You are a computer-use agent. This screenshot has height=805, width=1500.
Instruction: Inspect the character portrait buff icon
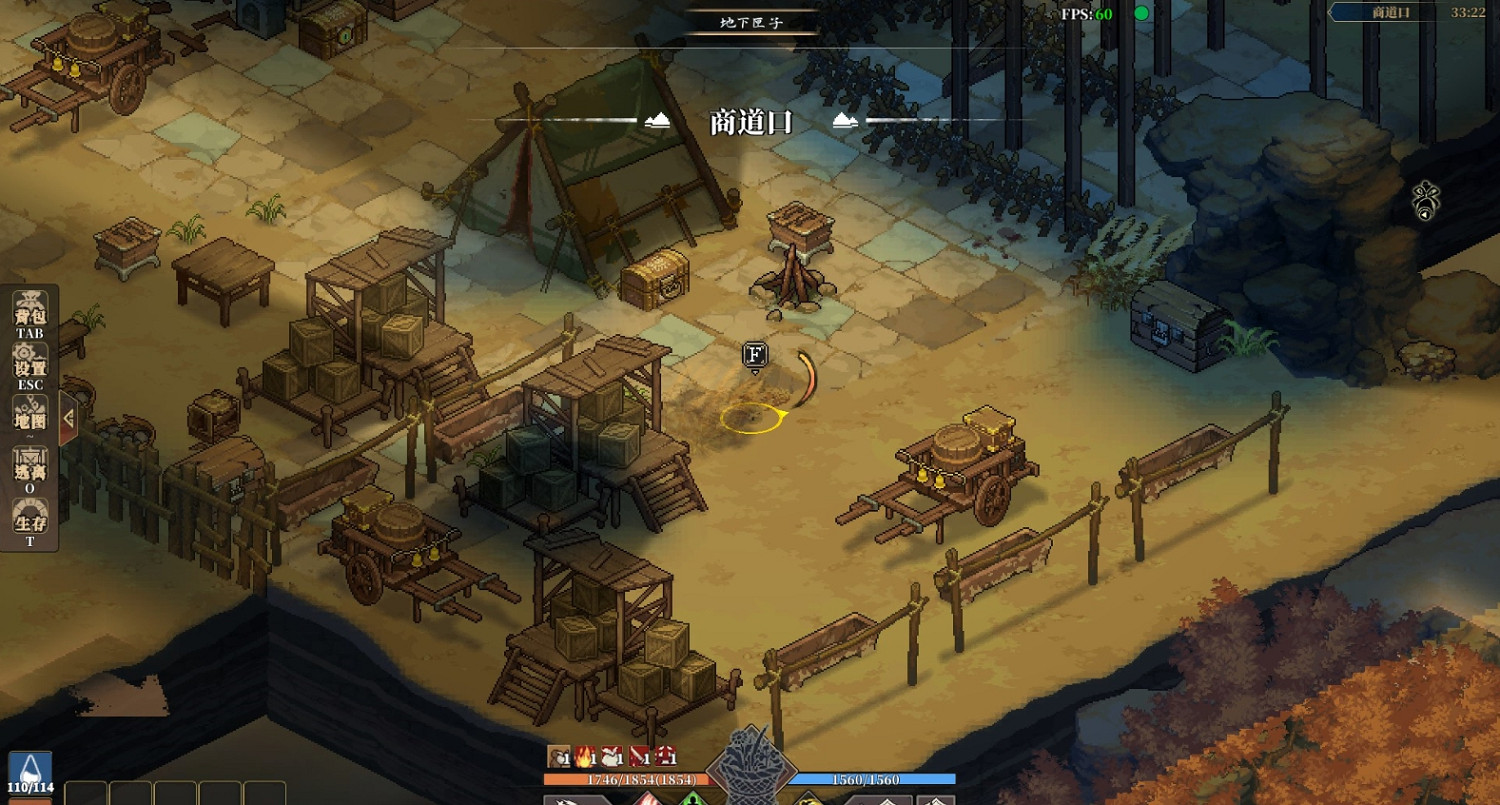click(558, 757)
